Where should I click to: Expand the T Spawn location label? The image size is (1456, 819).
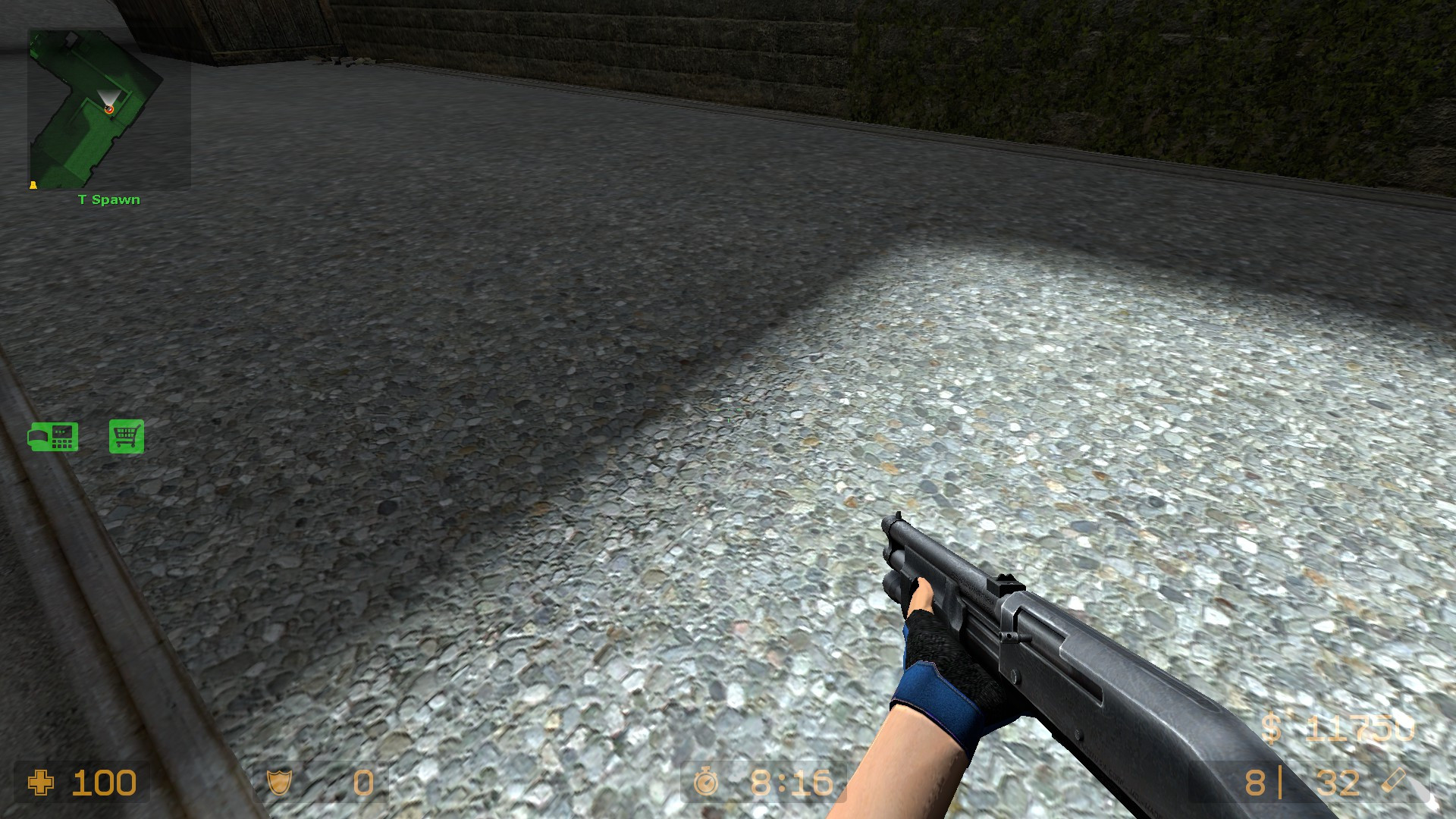108,199
